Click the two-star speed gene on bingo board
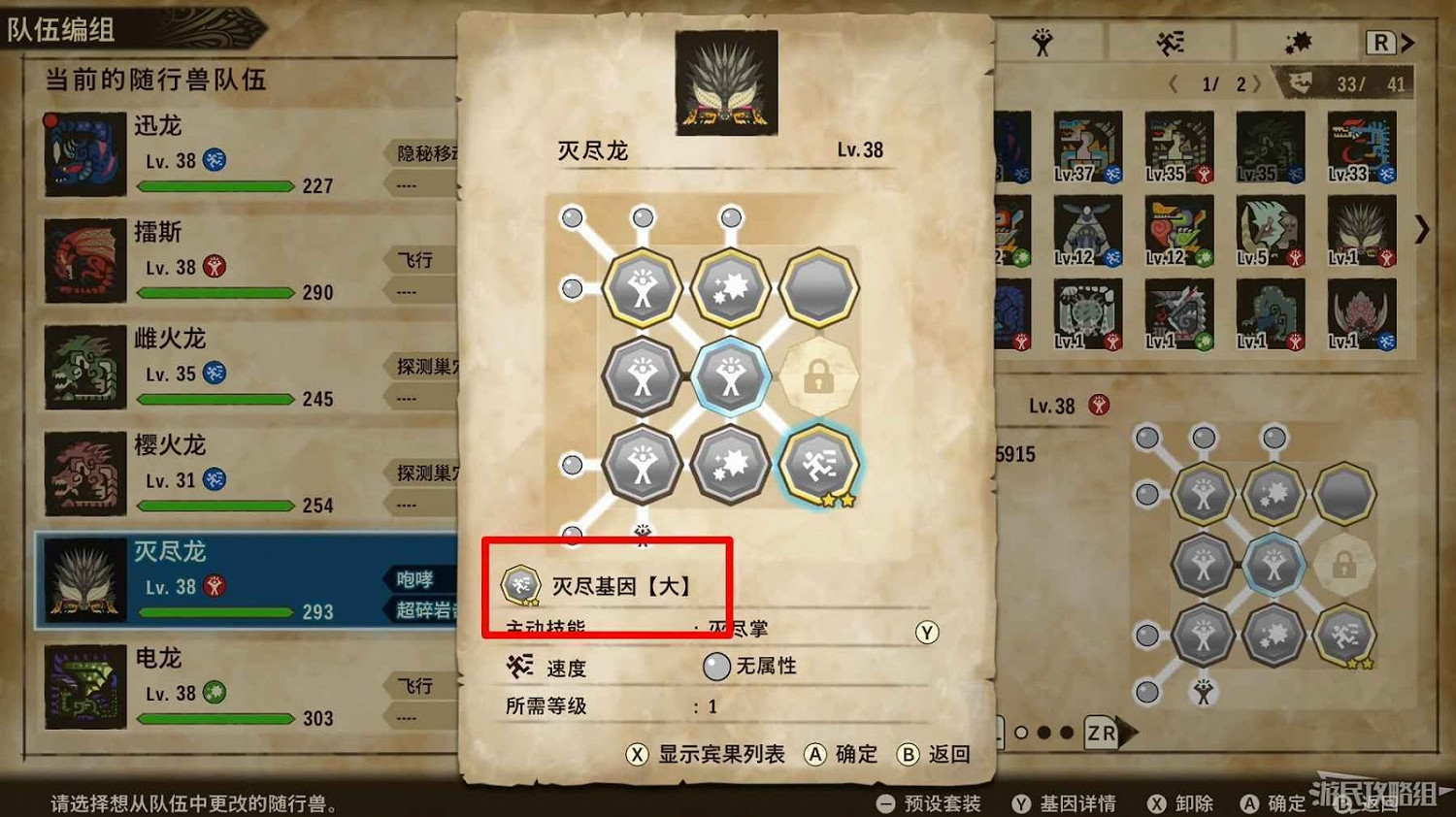This screenshot has height=817, width=1456. pos(820,464)
